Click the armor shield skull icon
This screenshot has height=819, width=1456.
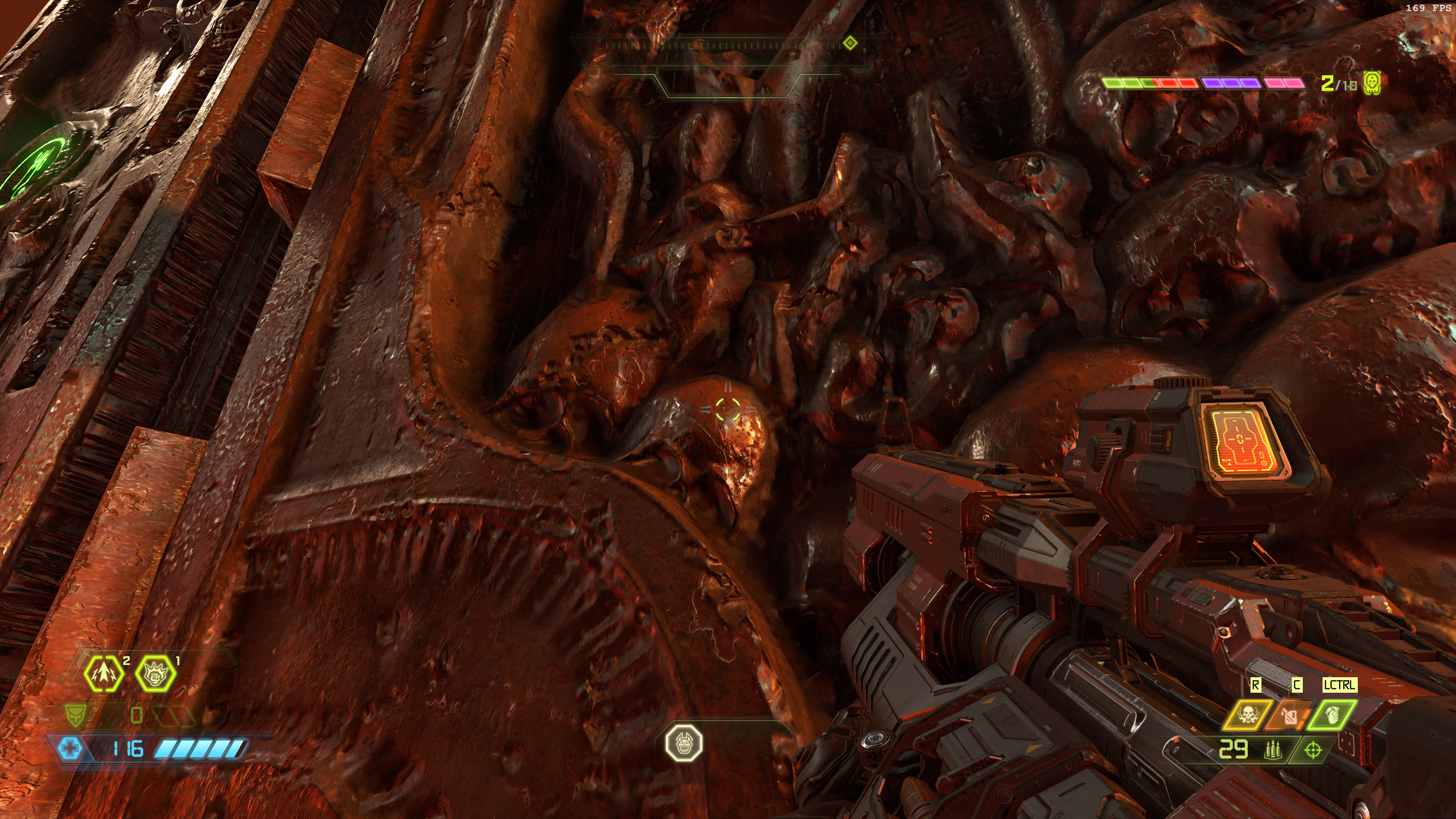75,715
